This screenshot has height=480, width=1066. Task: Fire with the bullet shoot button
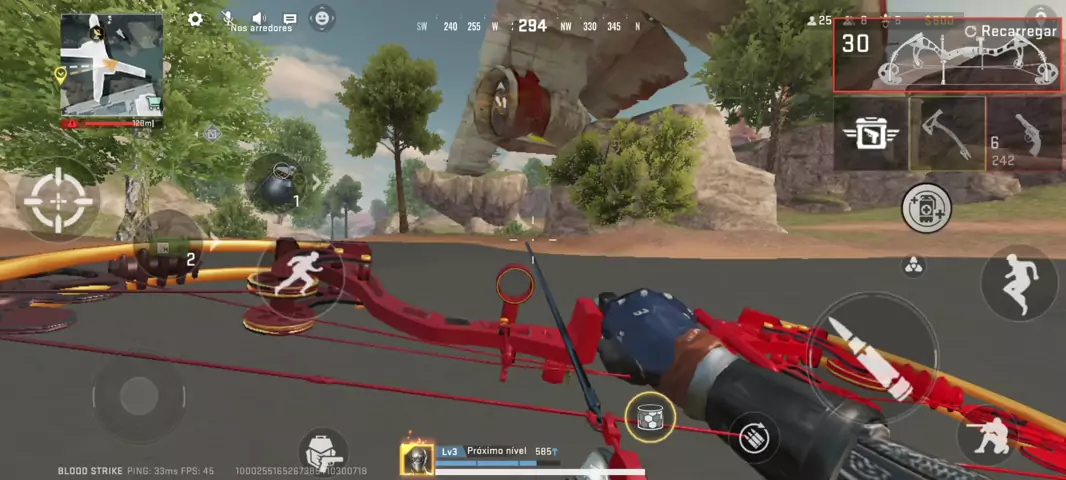click(872, 357)
